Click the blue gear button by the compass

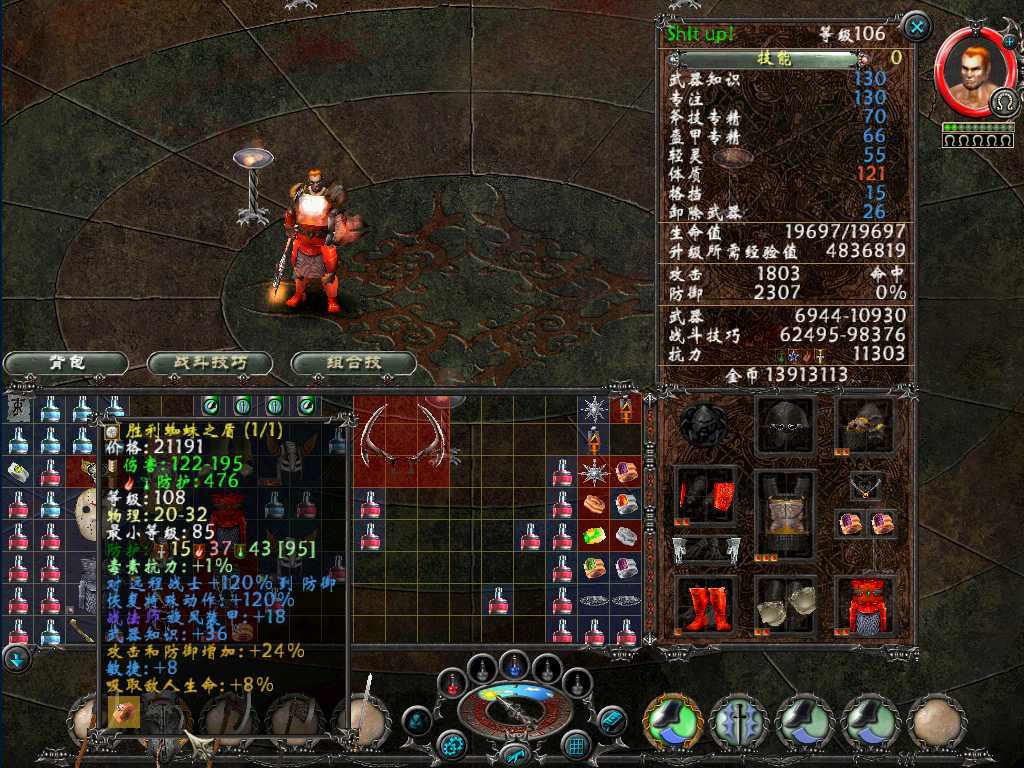(453, 744)
